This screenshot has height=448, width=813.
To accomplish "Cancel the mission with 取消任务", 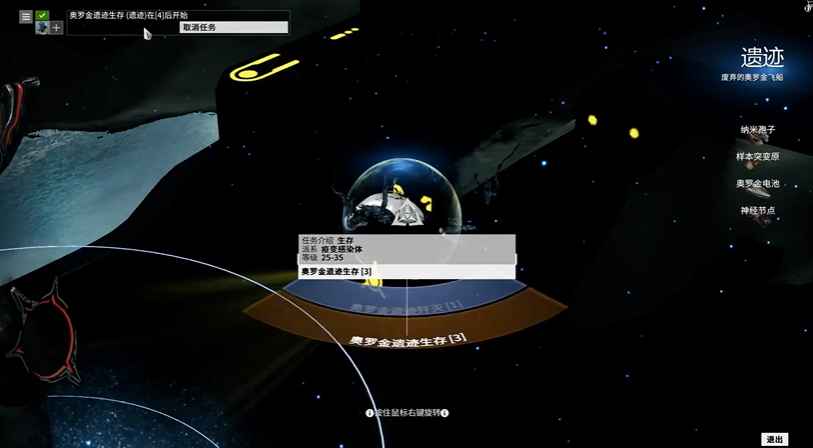I will (234, 28).
